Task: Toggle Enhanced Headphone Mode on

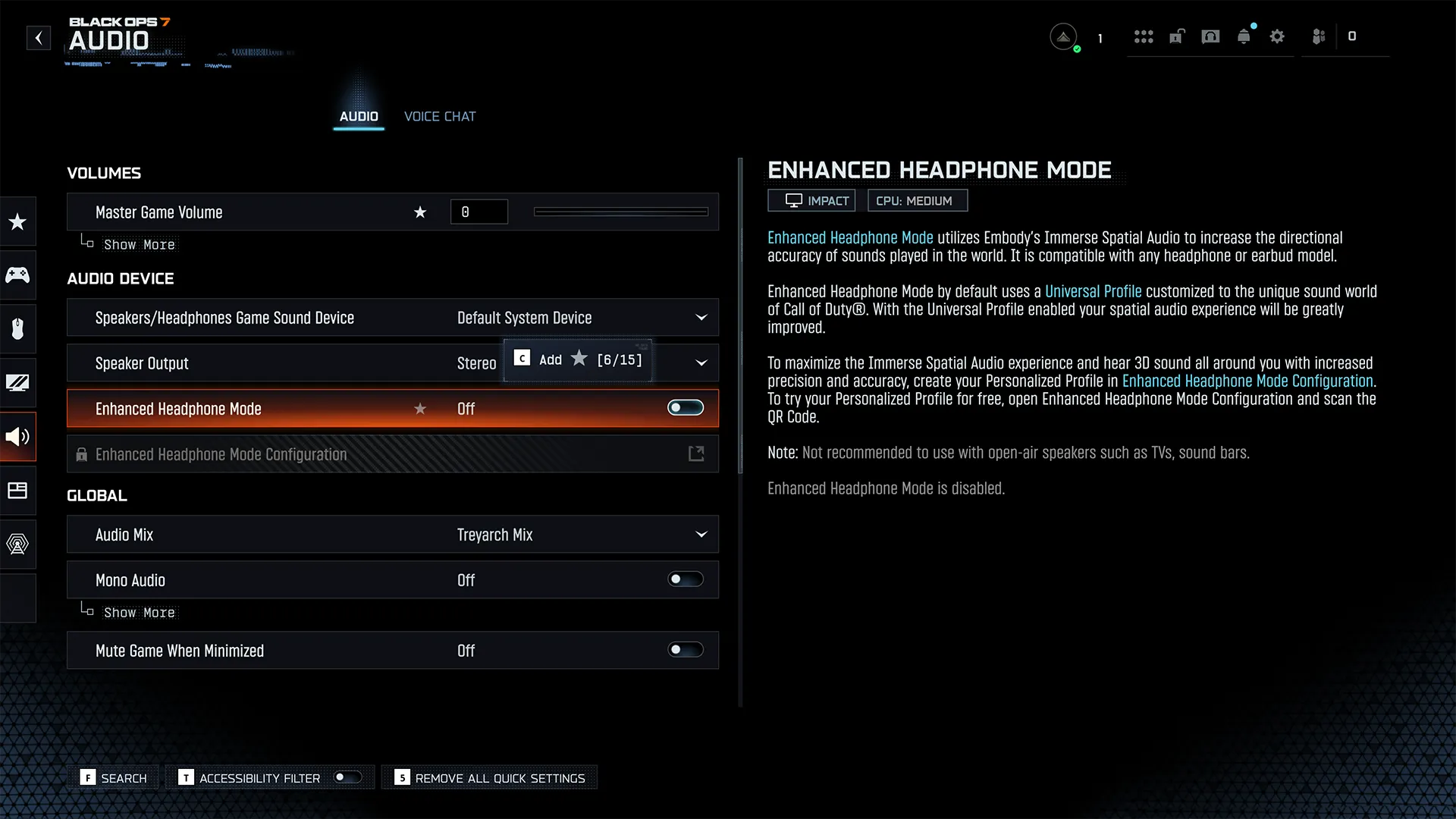Action: 685,408
